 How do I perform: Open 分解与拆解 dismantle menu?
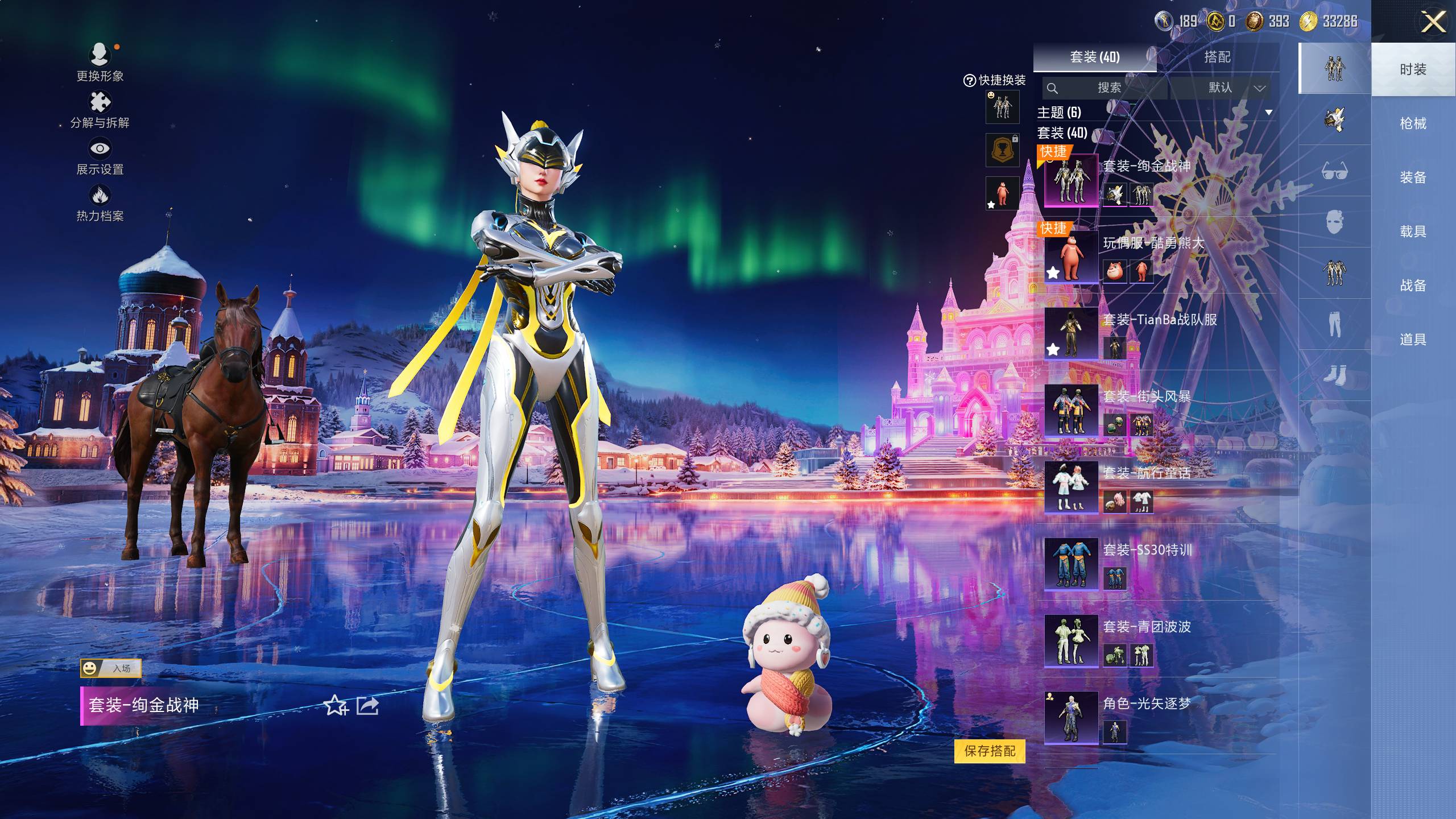100,109
